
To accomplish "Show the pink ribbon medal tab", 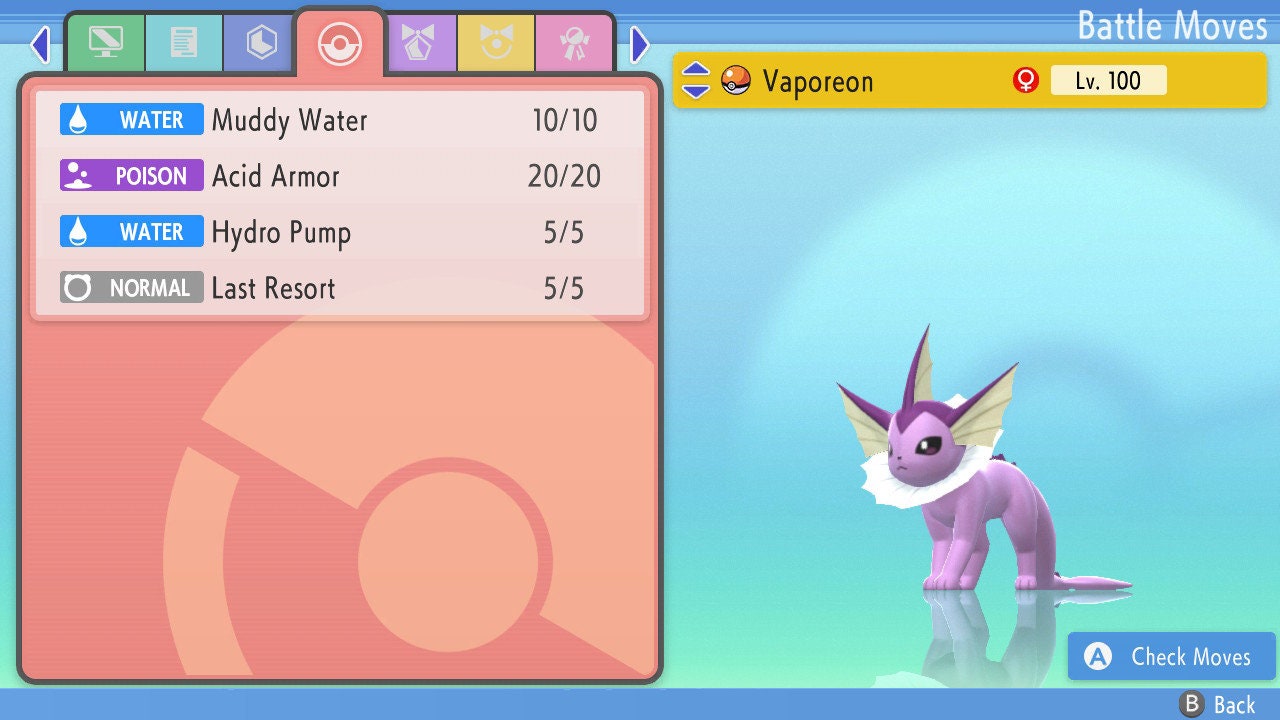I will pyautogui.click(x=574, y=43).
